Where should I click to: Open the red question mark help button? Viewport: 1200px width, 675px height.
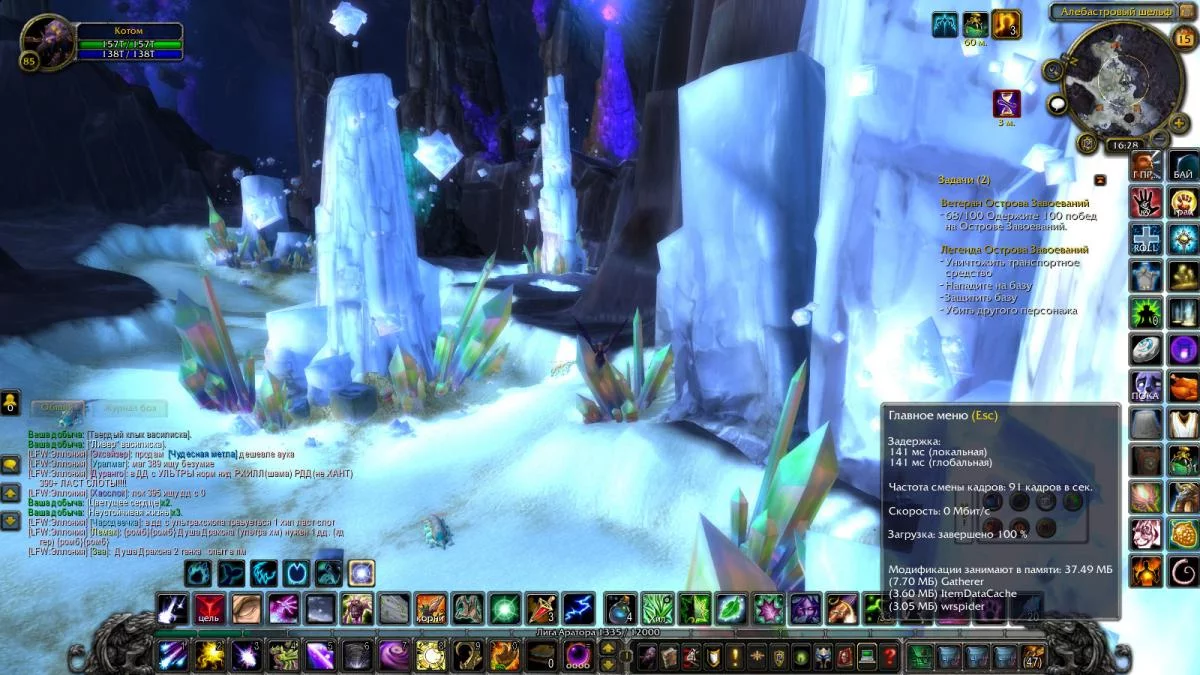(x=890, y=656)
